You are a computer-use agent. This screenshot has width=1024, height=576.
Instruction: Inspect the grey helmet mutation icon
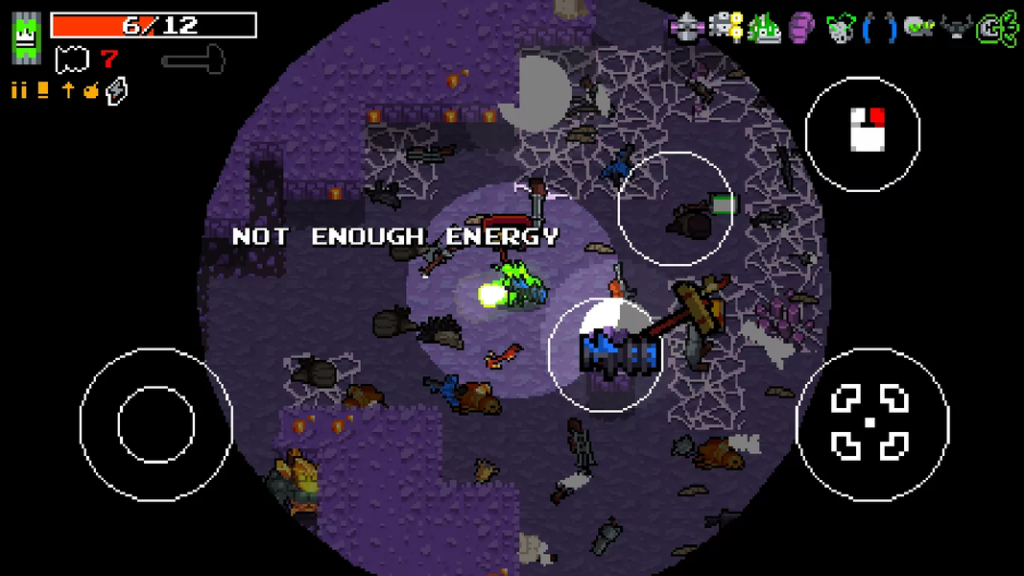pos(686,27)
